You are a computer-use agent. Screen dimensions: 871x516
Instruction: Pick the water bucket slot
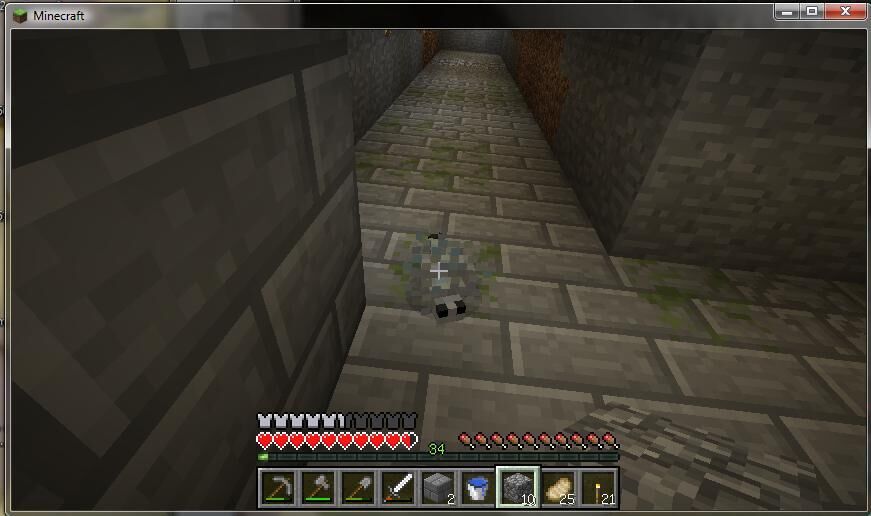[478, 487]
